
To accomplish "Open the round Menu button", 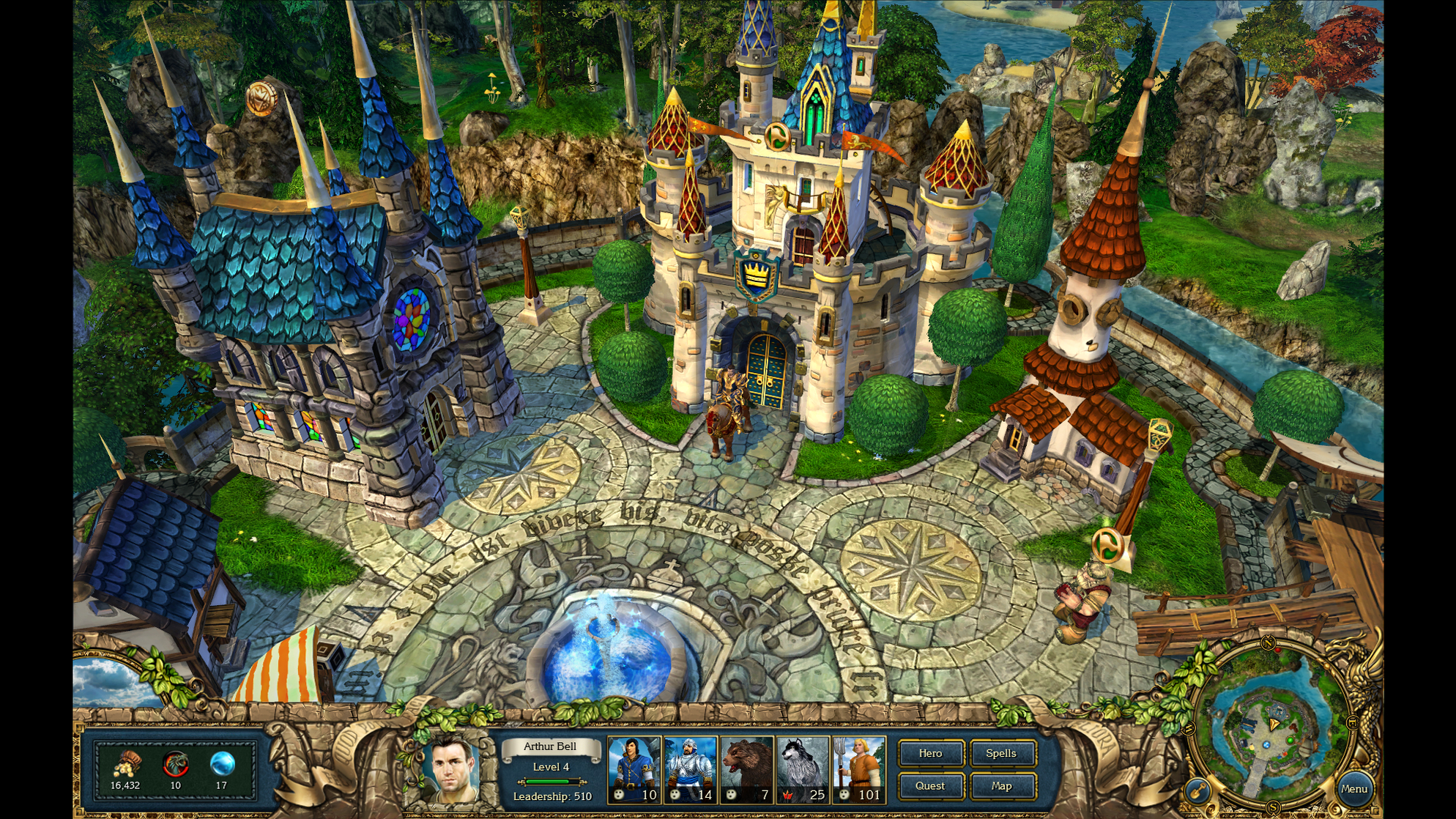I will (x=1353, y=789).
